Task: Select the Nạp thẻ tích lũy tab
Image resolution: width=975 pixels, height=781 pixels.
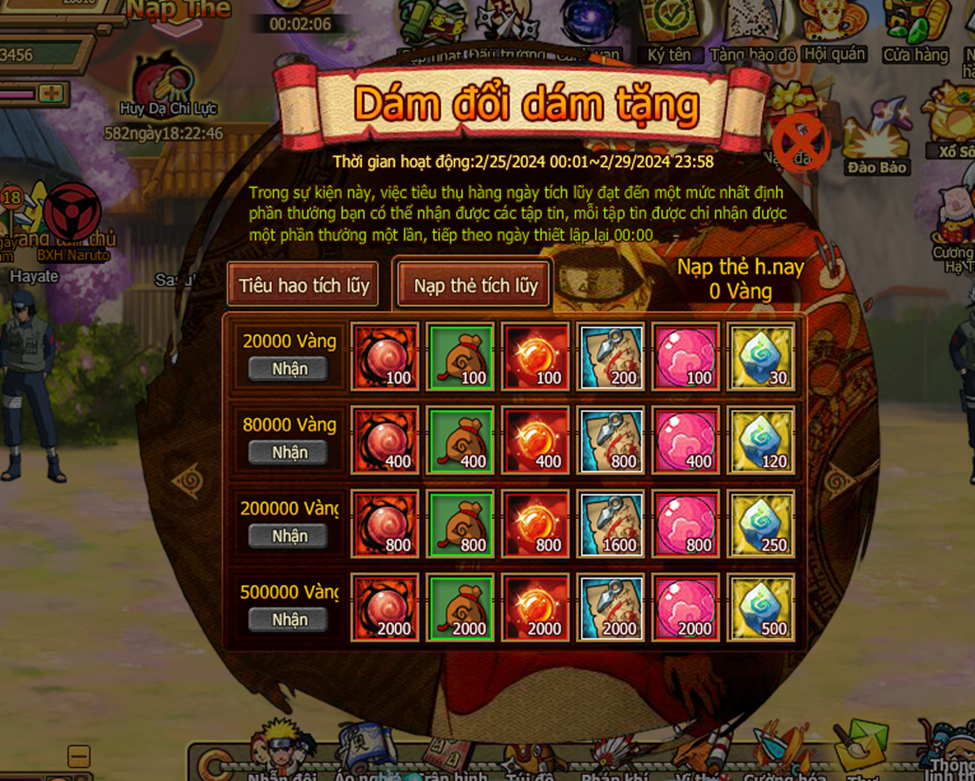Action: pos(475,285)
